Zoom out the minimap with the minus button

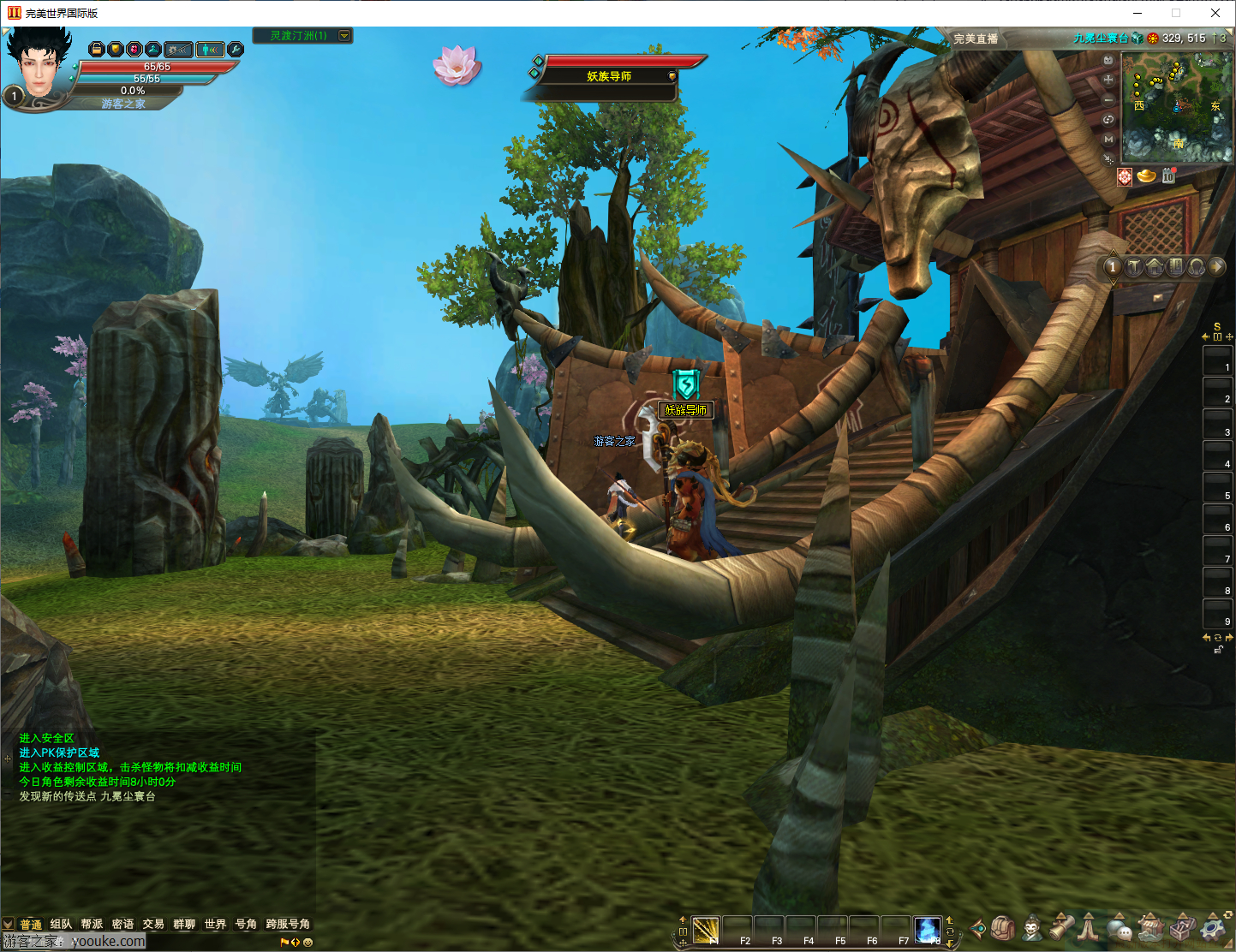(1108, 99)
